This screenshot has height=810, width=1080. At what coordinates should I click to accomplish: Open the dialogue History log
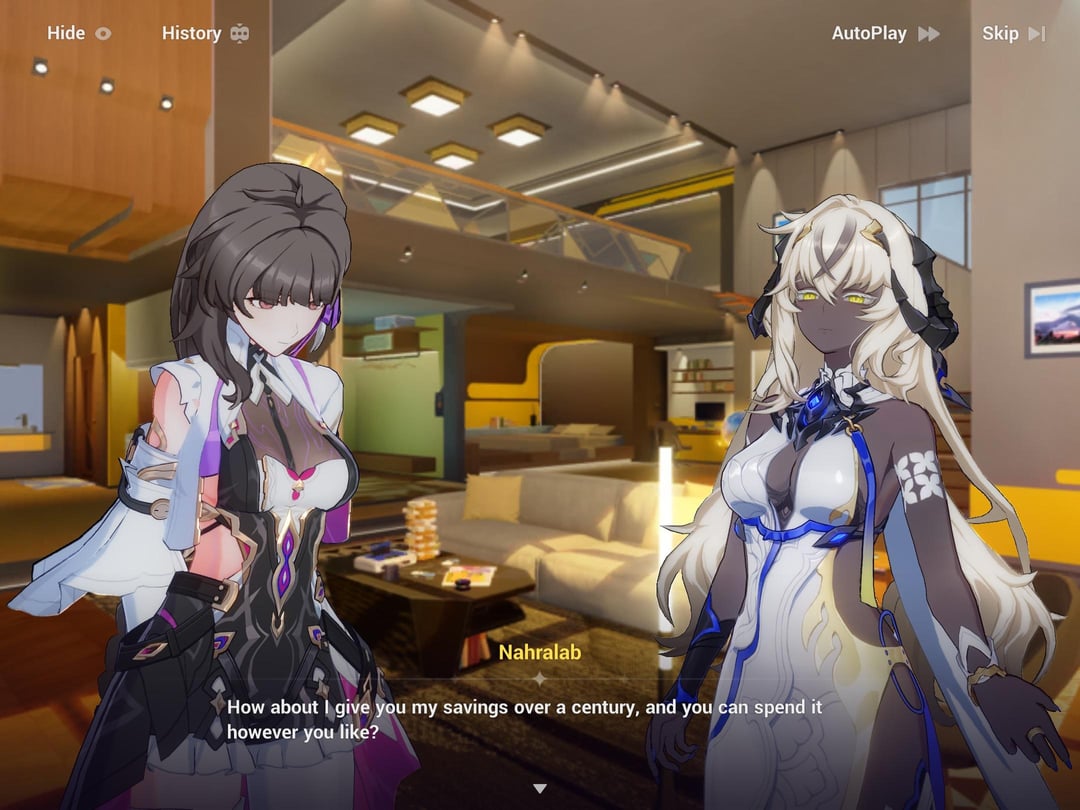(x=205, y=33)
